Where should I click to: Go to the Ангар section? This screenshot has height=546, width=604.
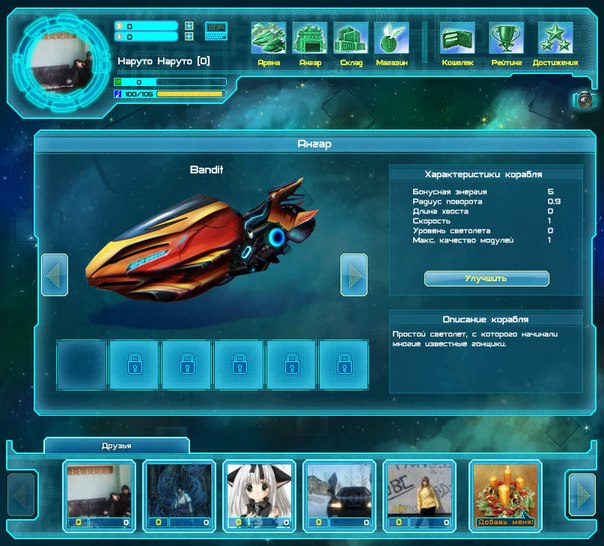pos(310,43)
